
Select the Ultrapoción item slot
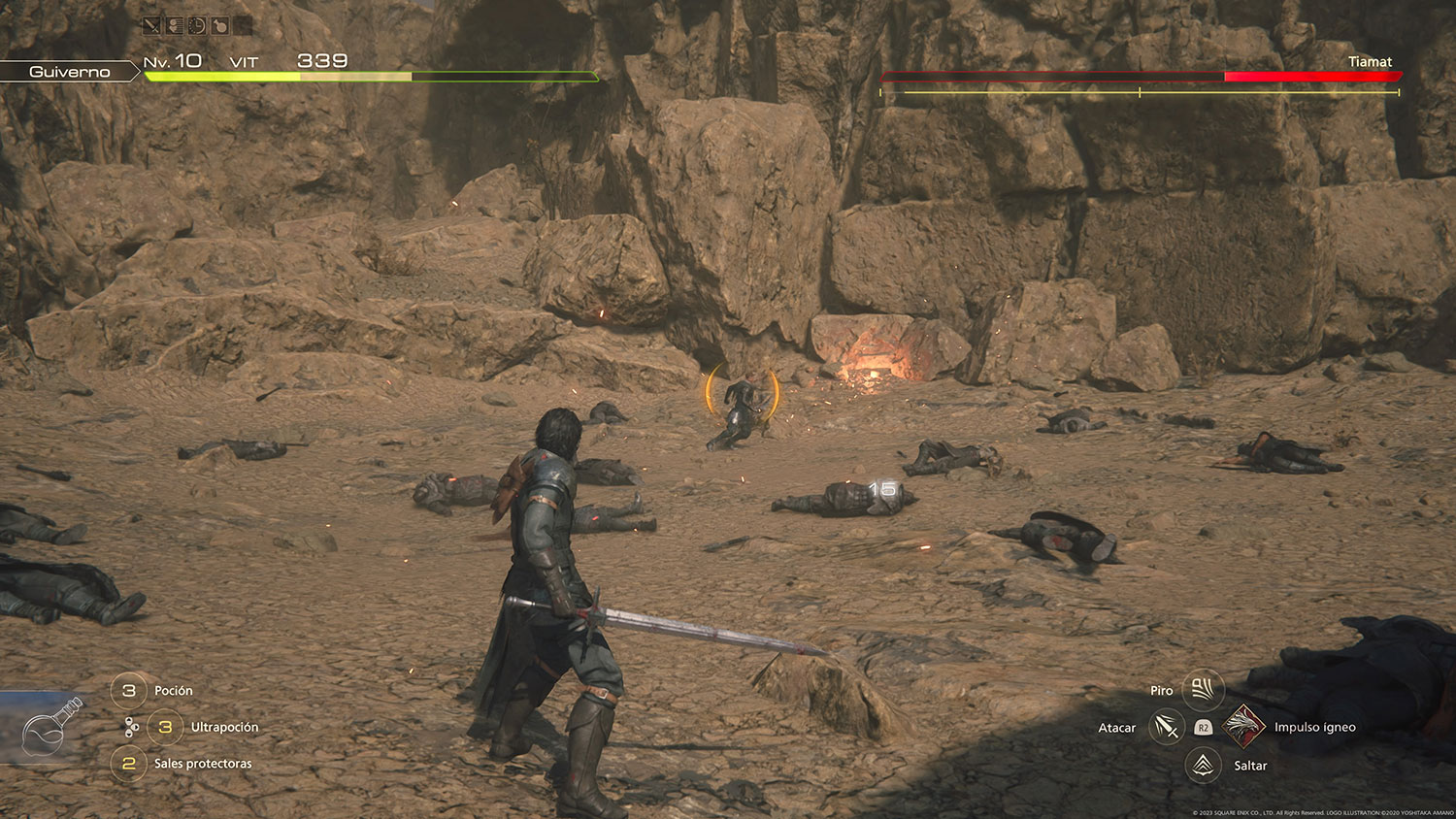pos(165,727)
